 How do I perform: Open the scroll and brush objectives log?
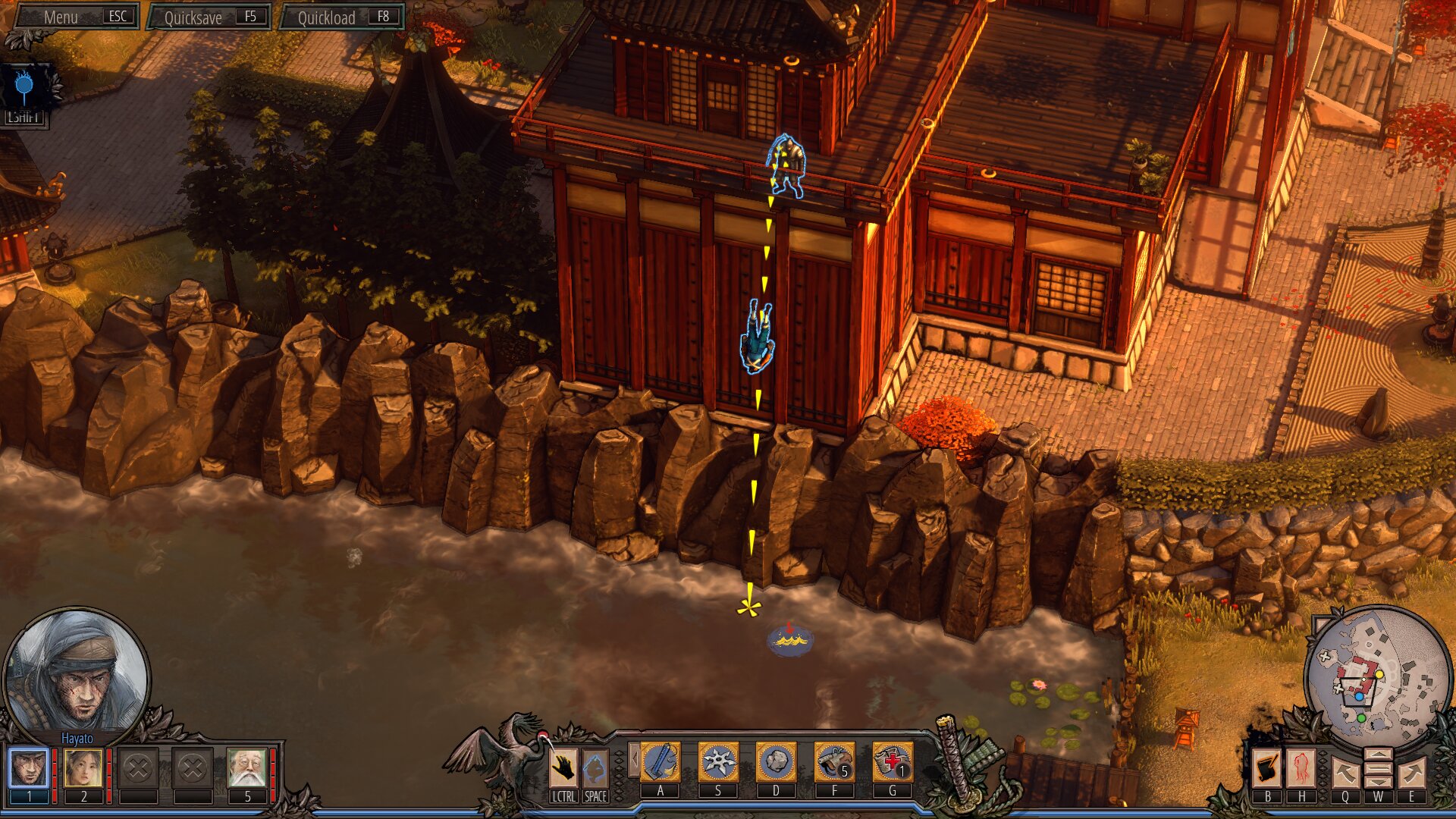(1267, 769)
